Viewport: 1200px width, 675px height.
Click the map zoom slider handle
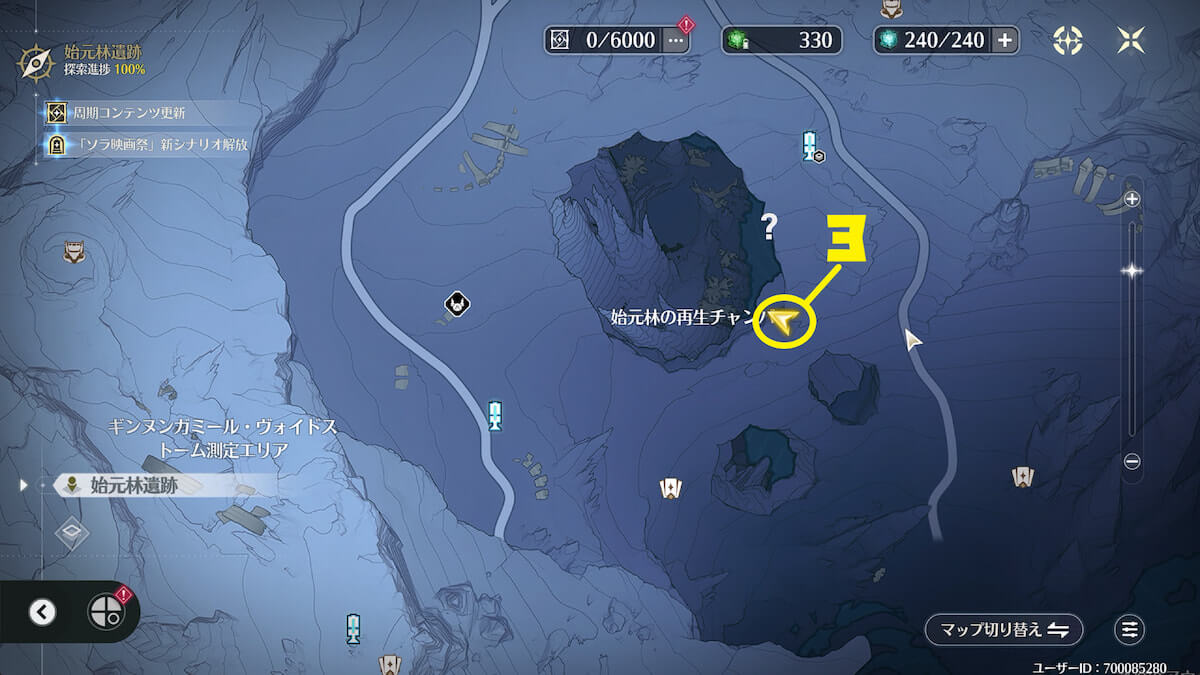tap(1132, 271)
